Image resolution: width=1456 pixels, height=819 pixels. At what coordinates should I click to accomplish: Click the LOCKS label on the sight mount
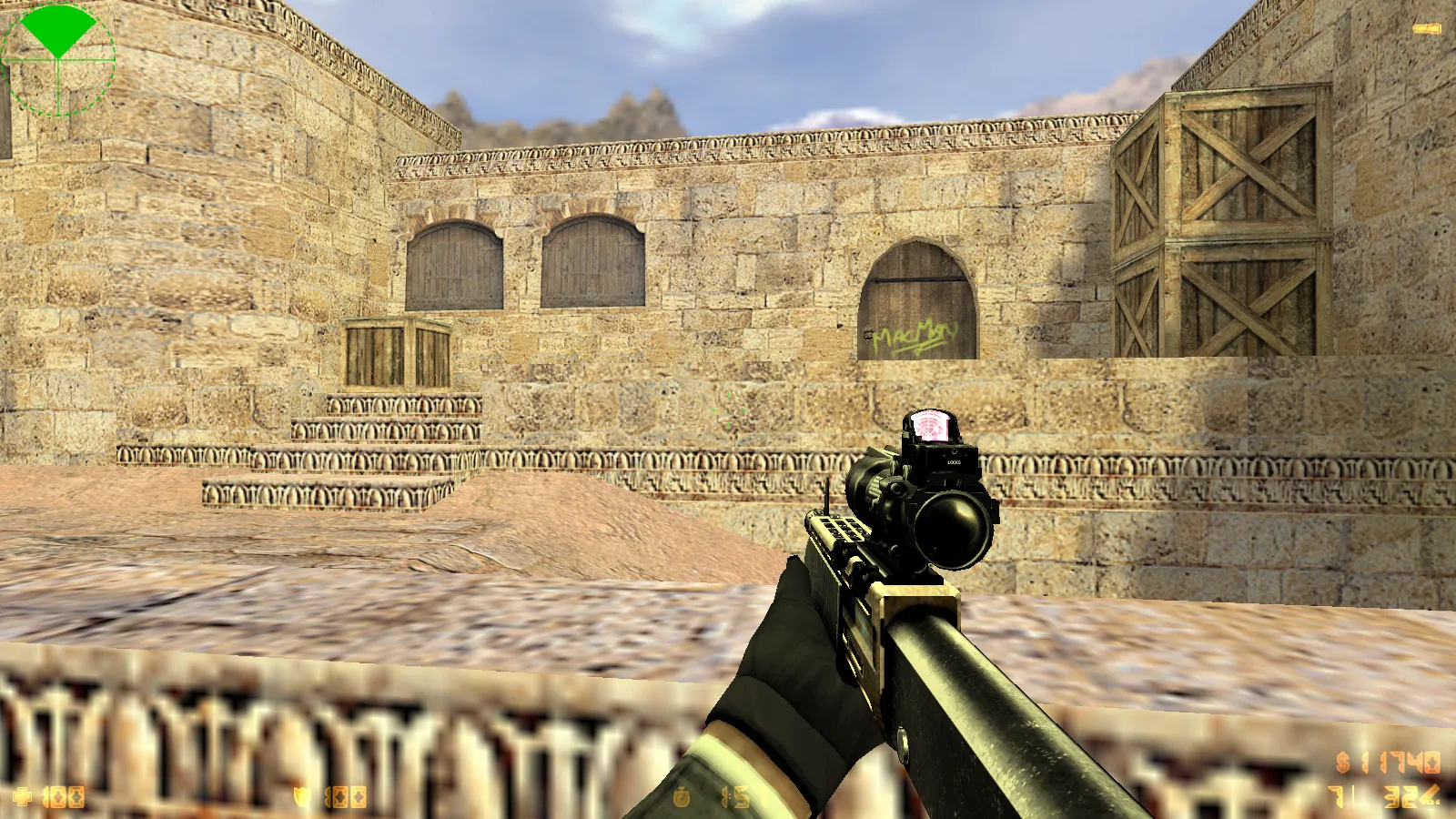(x=953, y=462)
